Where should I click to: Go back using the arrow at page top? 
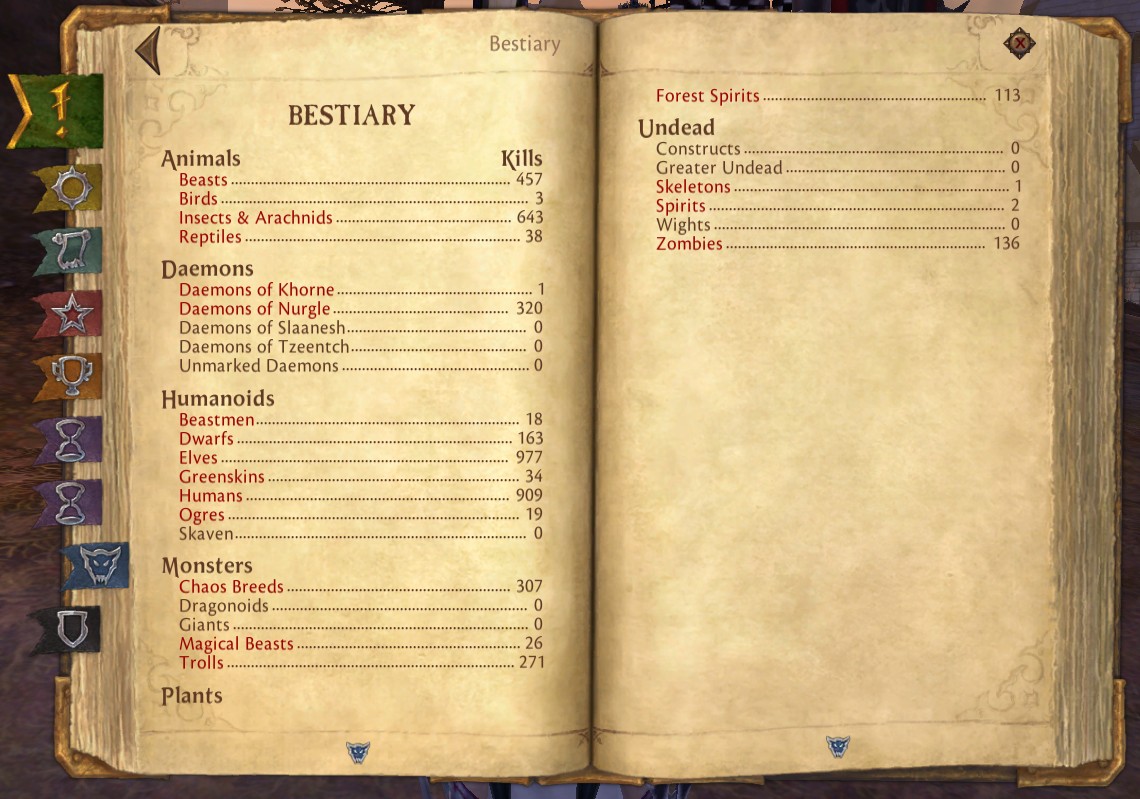149,51
